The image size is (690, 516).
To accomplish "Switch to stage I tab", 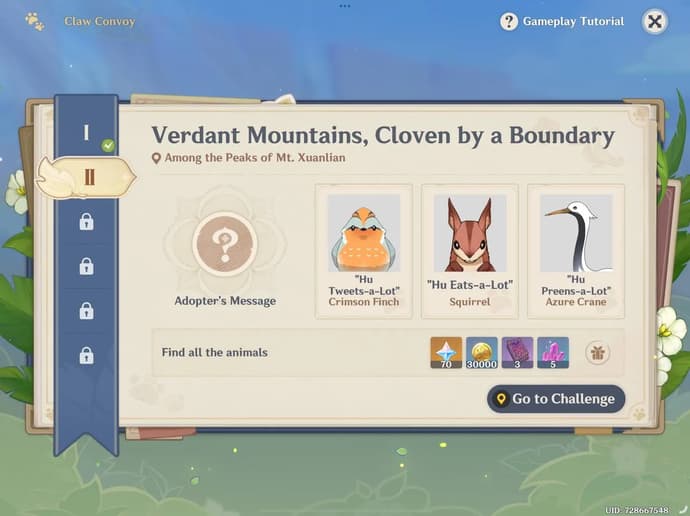I will (x=87, y=133).
